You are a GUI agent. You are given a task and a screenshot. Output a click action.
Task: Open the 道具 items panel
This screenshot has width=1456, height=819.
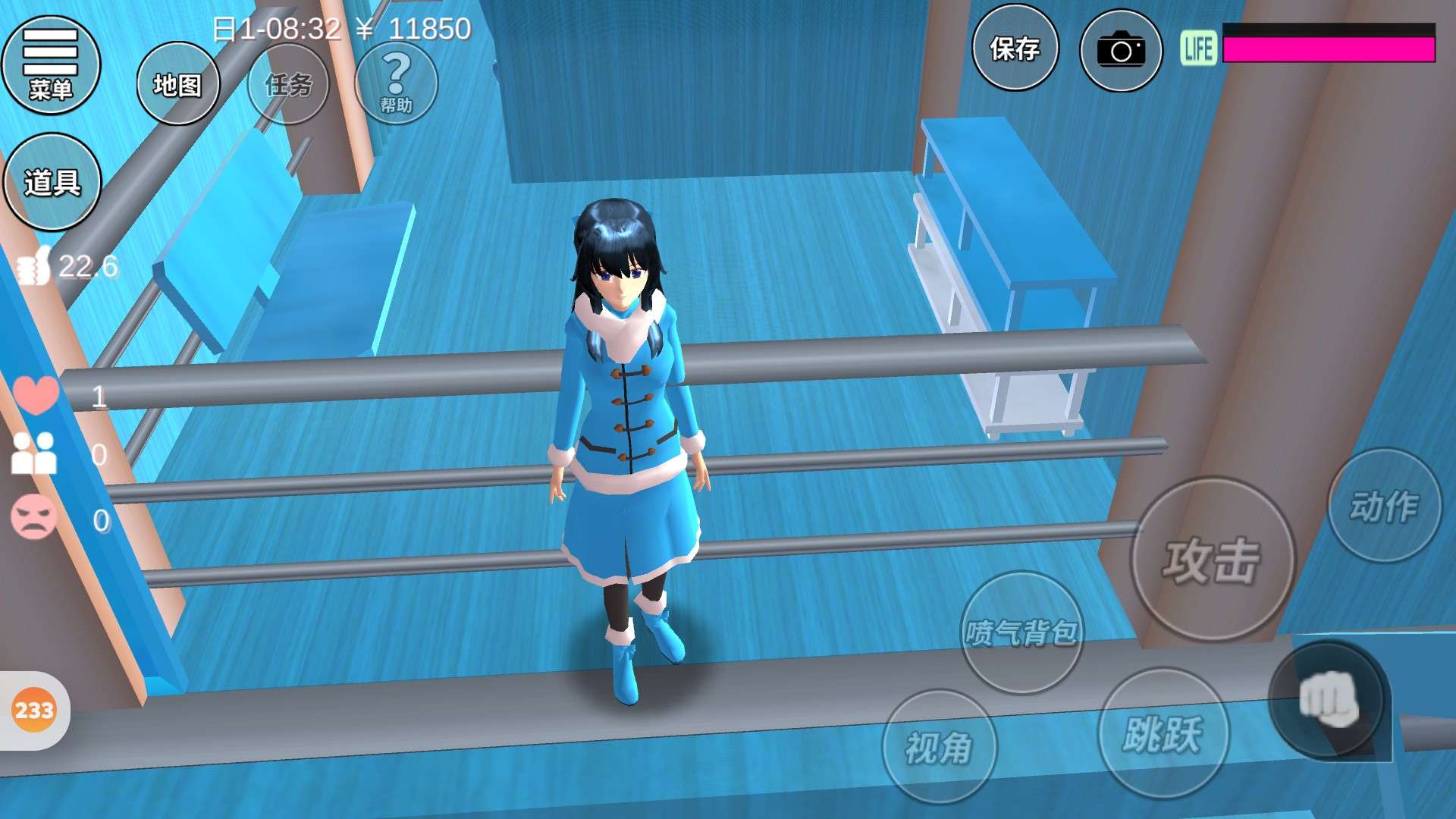pos(52,182)
